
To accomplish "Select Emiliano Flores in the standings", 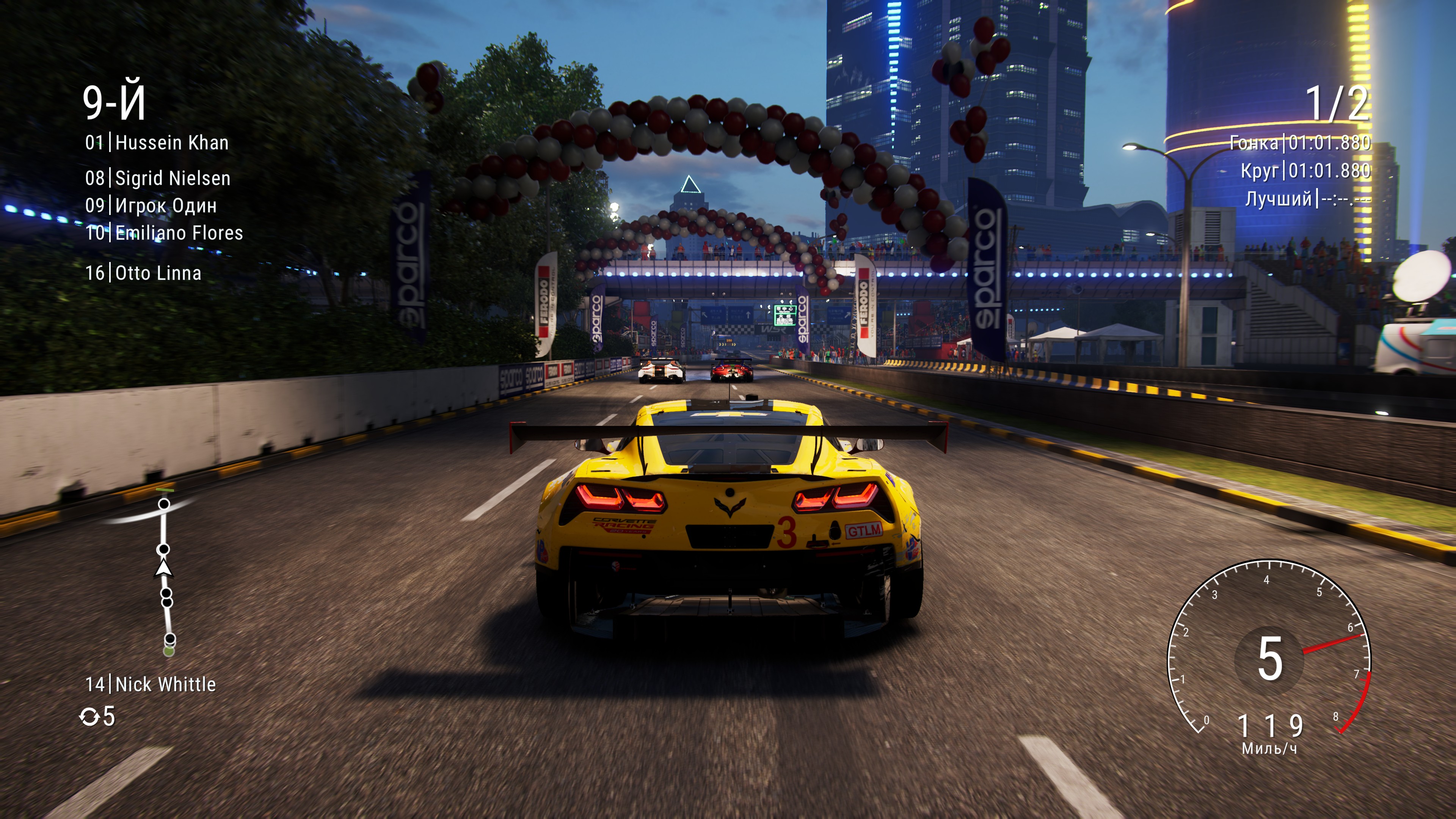I will [x=164, y=233].
